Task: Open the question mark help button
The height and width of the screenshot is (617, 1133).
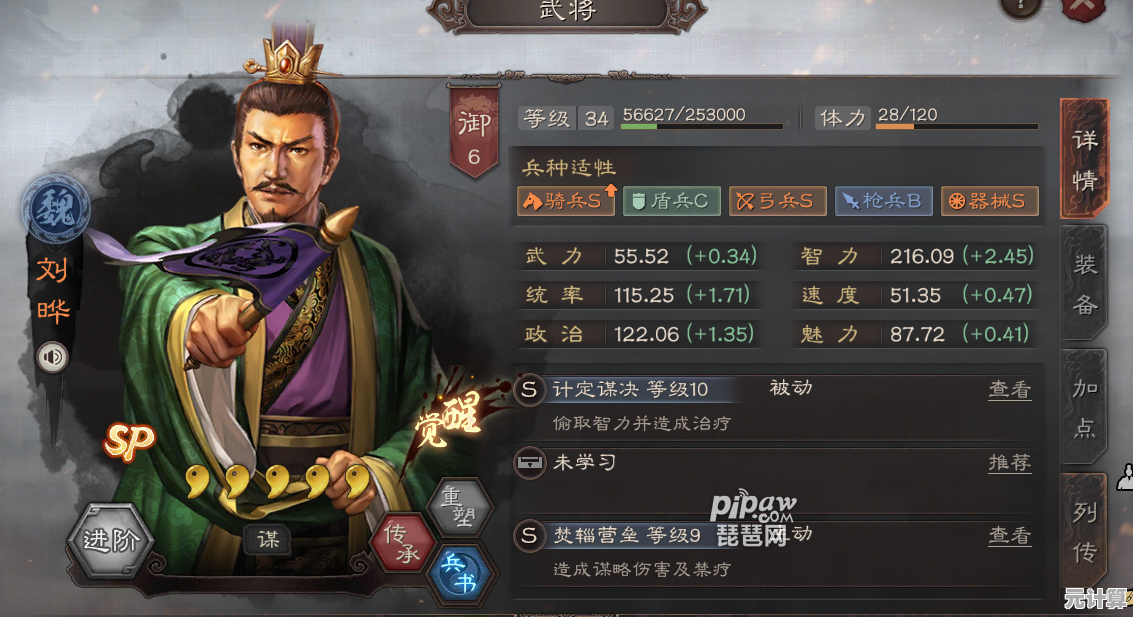Action: tap(1022, 8)
